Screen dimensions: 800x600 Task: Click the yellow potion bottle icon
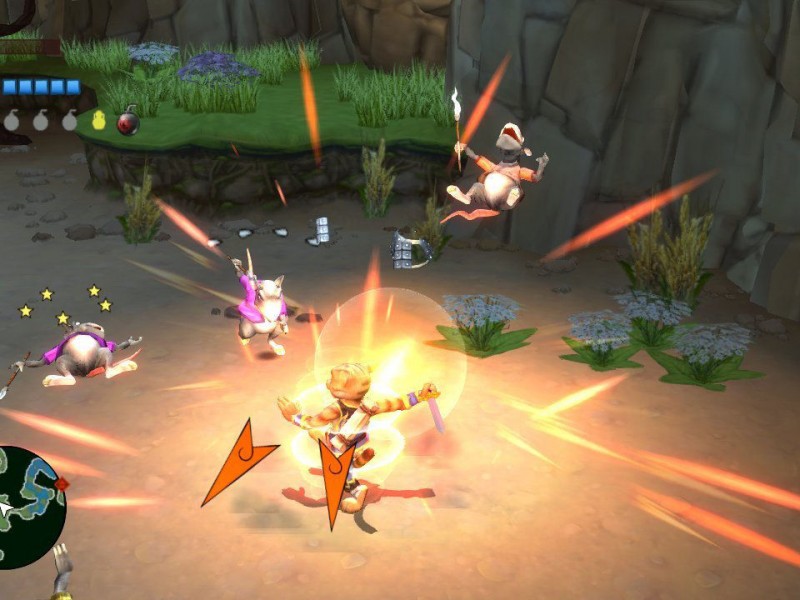point(99,120)
